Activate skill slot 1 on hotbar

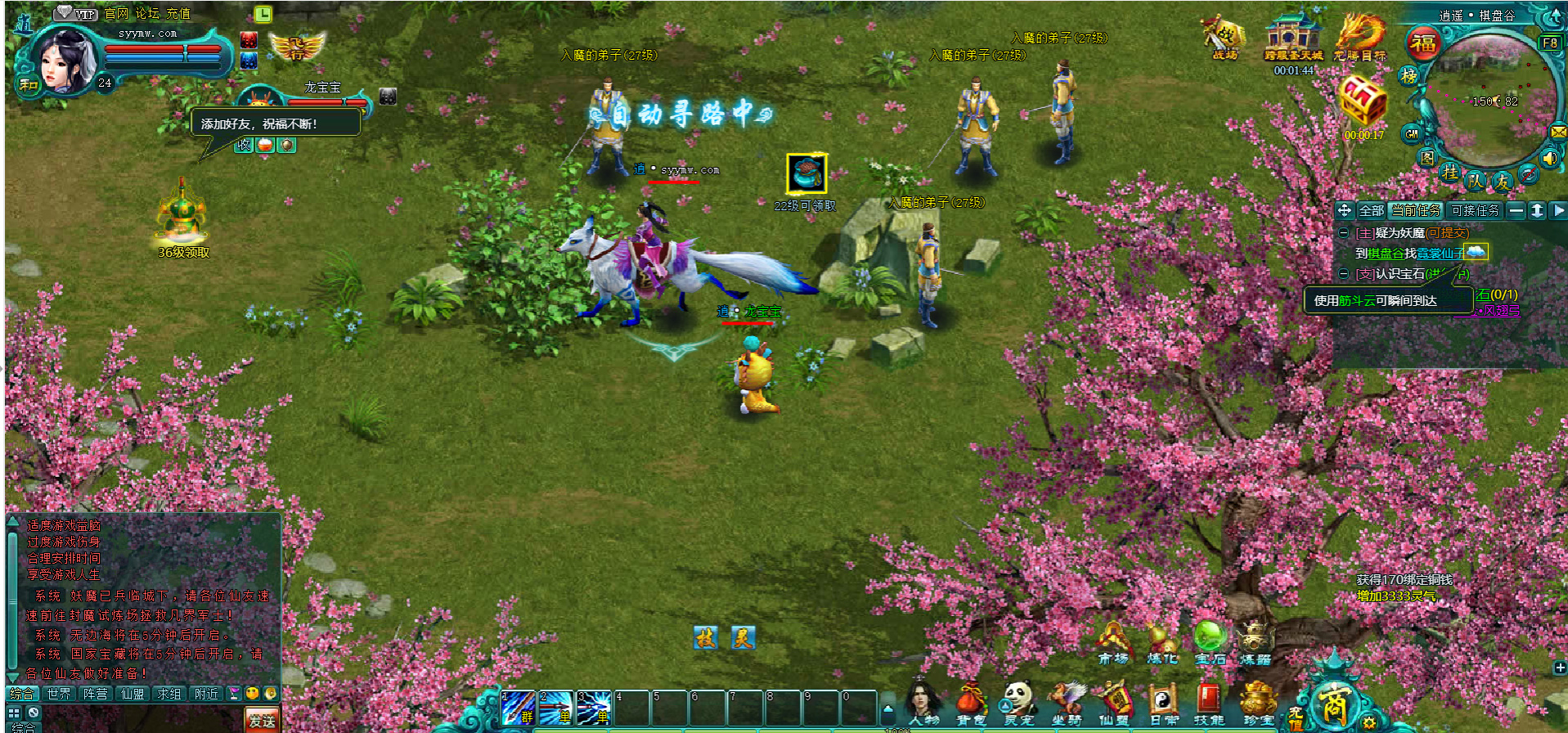[x=518, y=708]
